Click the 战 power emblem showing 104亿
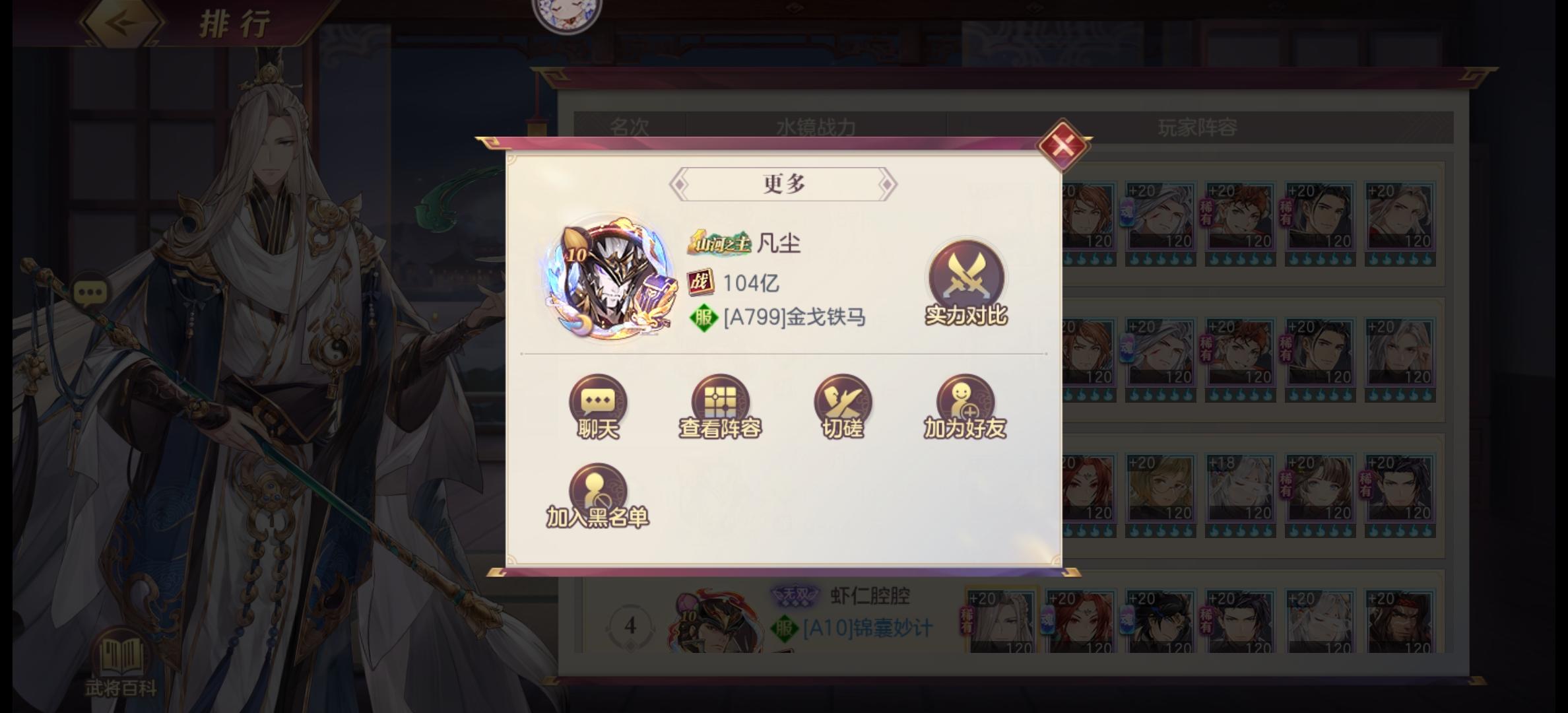The width and height of the screenshot is (1568, 713). 702,282
